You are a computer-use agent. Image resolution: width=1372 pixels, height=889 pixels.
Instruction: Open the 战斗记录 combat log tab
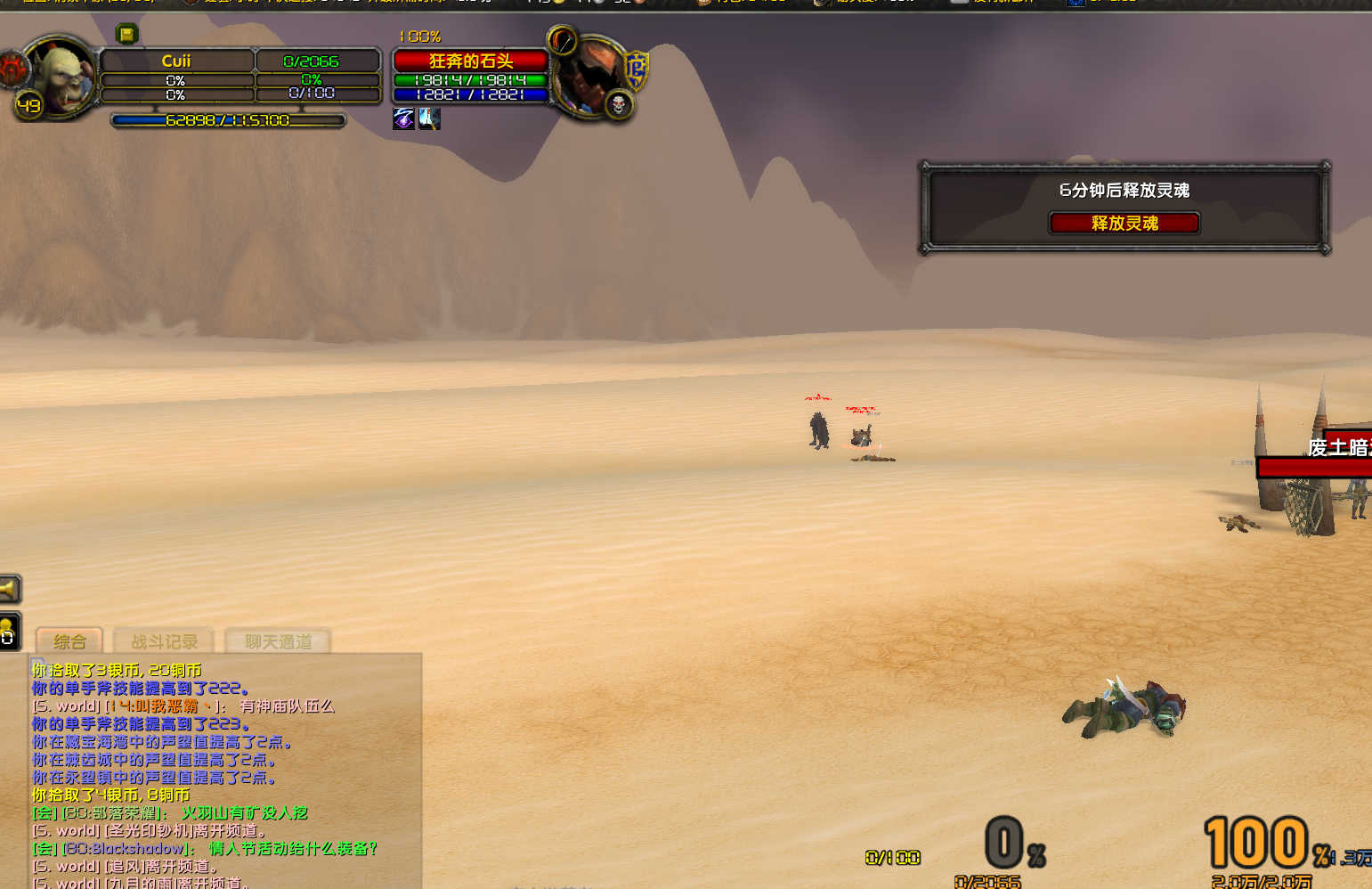click(165, 641)
